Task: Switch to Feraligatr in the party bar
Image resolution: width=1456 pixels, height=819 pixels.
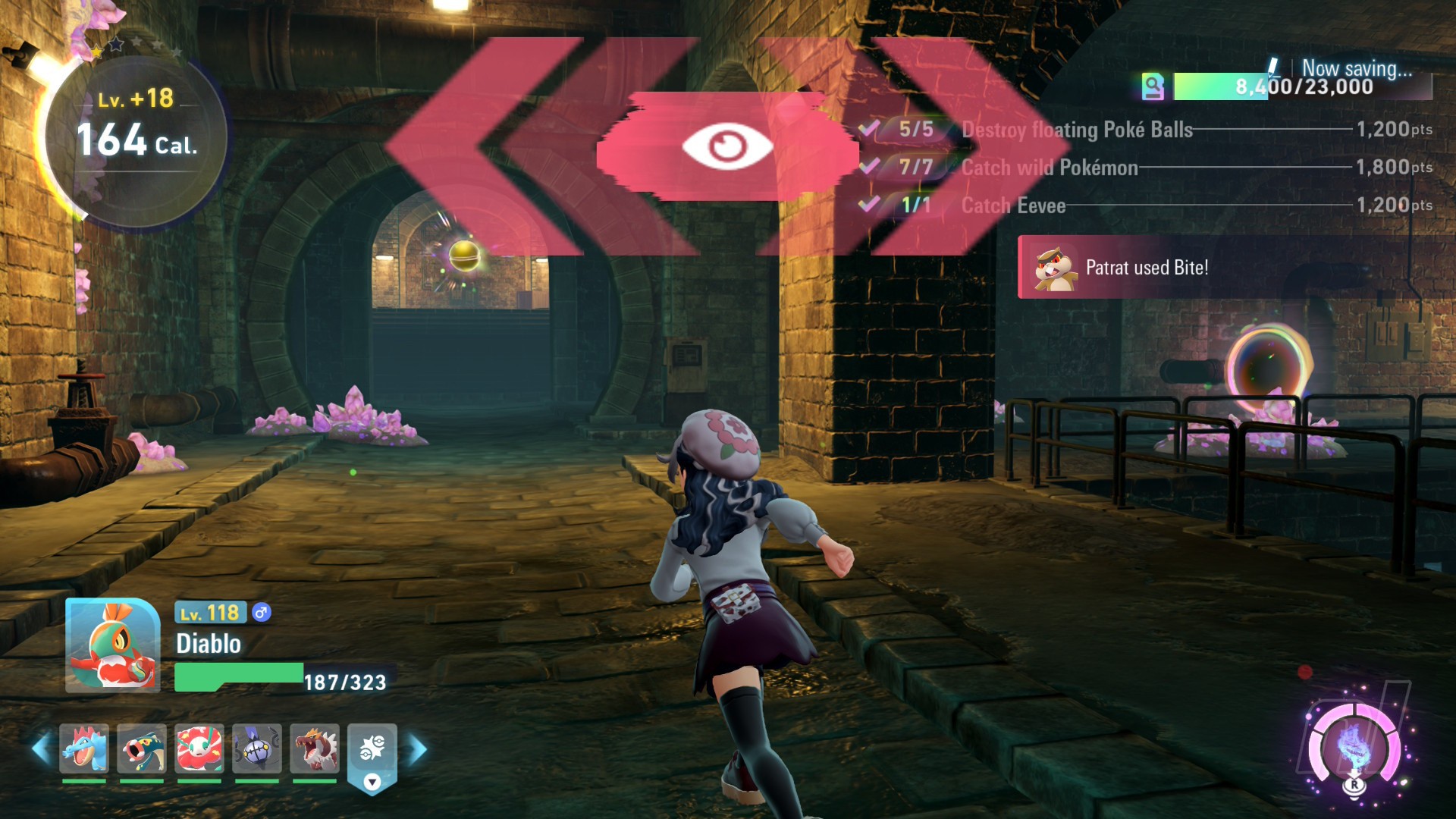Action: pyautogui.click(x=84, y=748)
